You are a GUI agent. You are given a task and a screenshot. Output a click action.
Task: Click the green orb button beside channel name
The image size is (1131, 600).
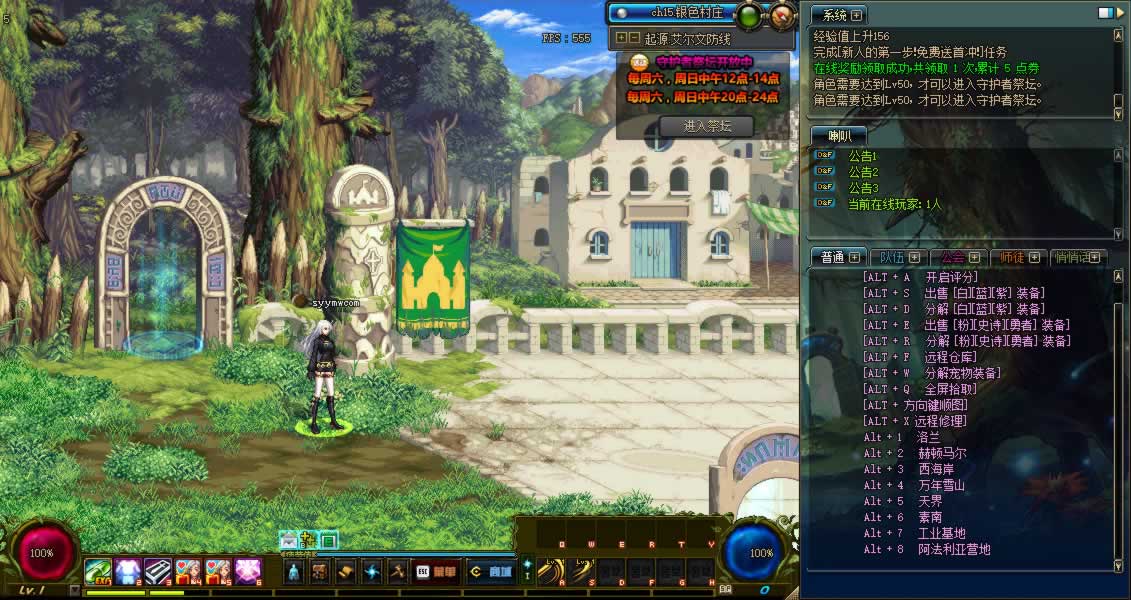[748, 14]
